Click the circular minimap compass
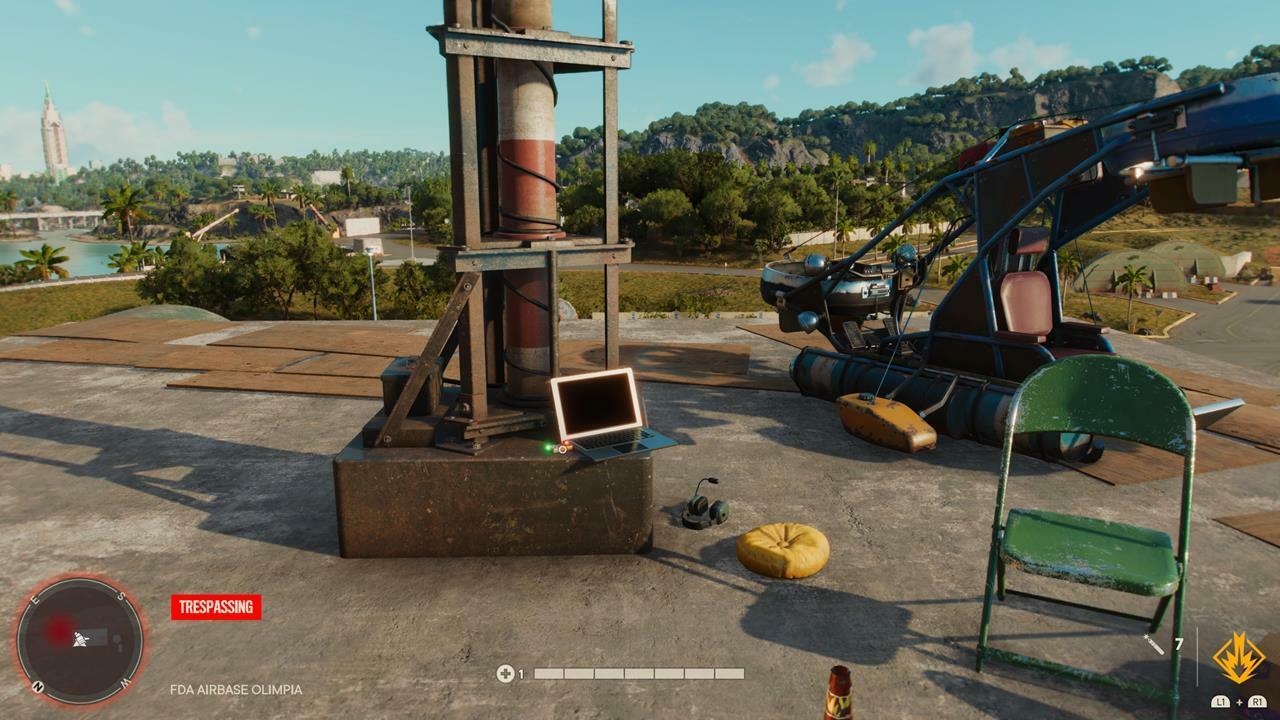This screenshot has width=1280, height=720. tap(80, 640)
